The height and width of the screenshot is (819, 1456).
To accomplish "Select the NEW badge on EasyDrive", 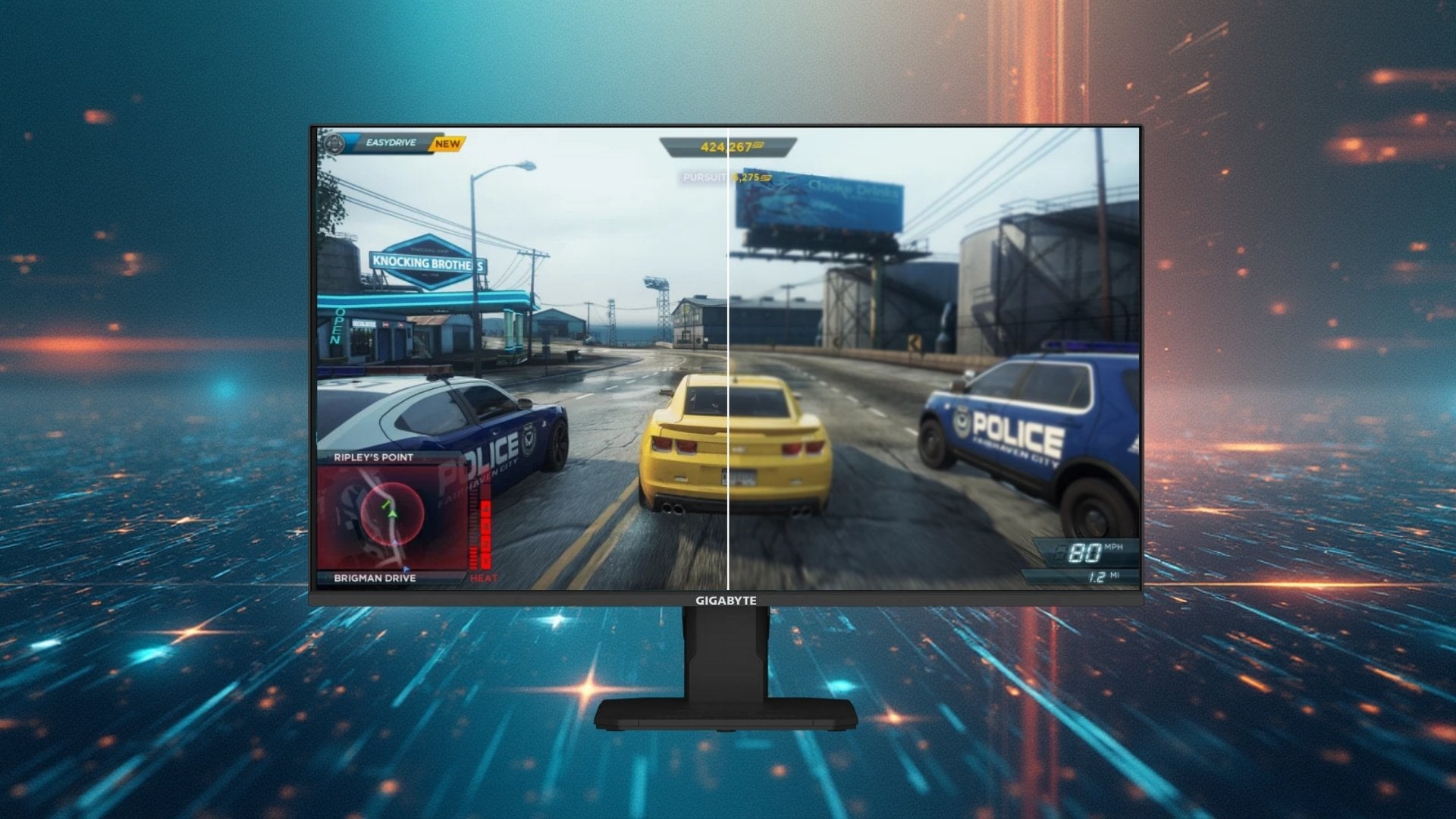I will click(447, 143).
